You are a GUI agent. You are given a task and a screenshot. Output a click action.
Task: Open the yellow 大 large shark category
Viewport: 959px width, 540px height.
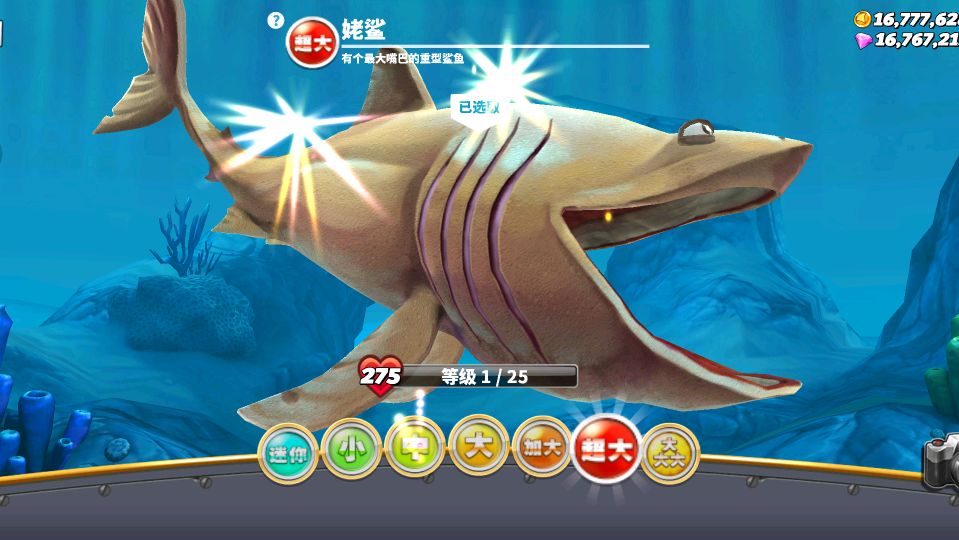478,446
